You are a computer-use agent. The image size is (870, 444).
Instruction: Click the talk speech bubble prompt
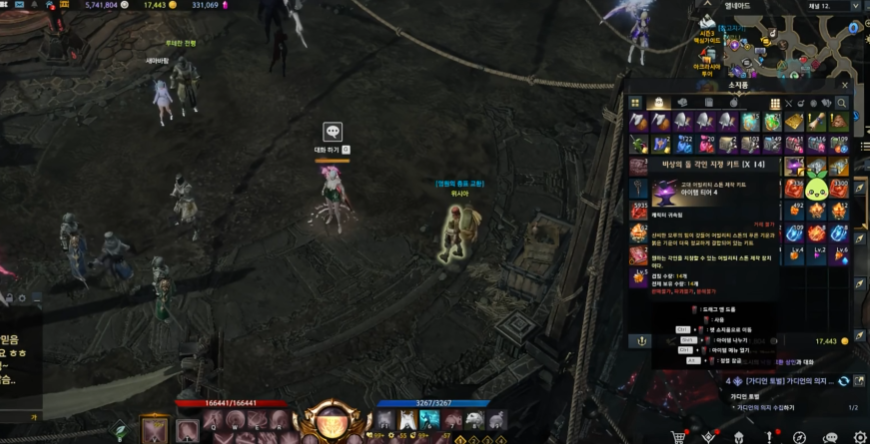pos(333,132)
